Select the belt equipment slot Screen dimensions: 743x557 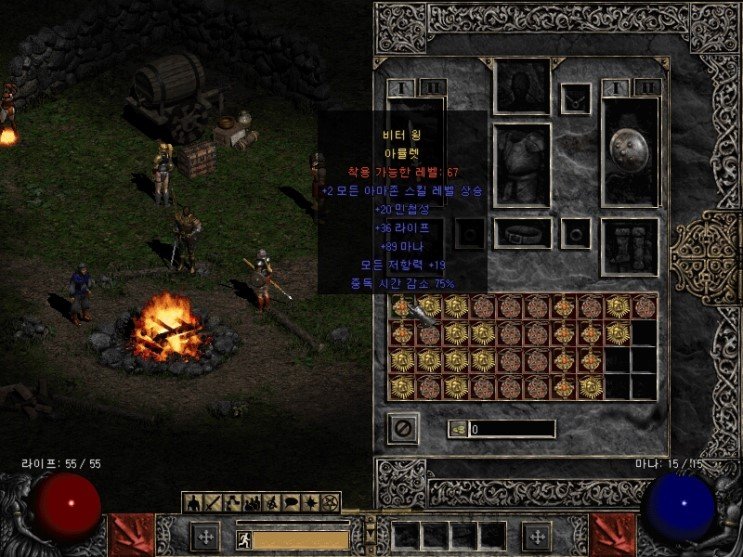click(x=522, y=233)
